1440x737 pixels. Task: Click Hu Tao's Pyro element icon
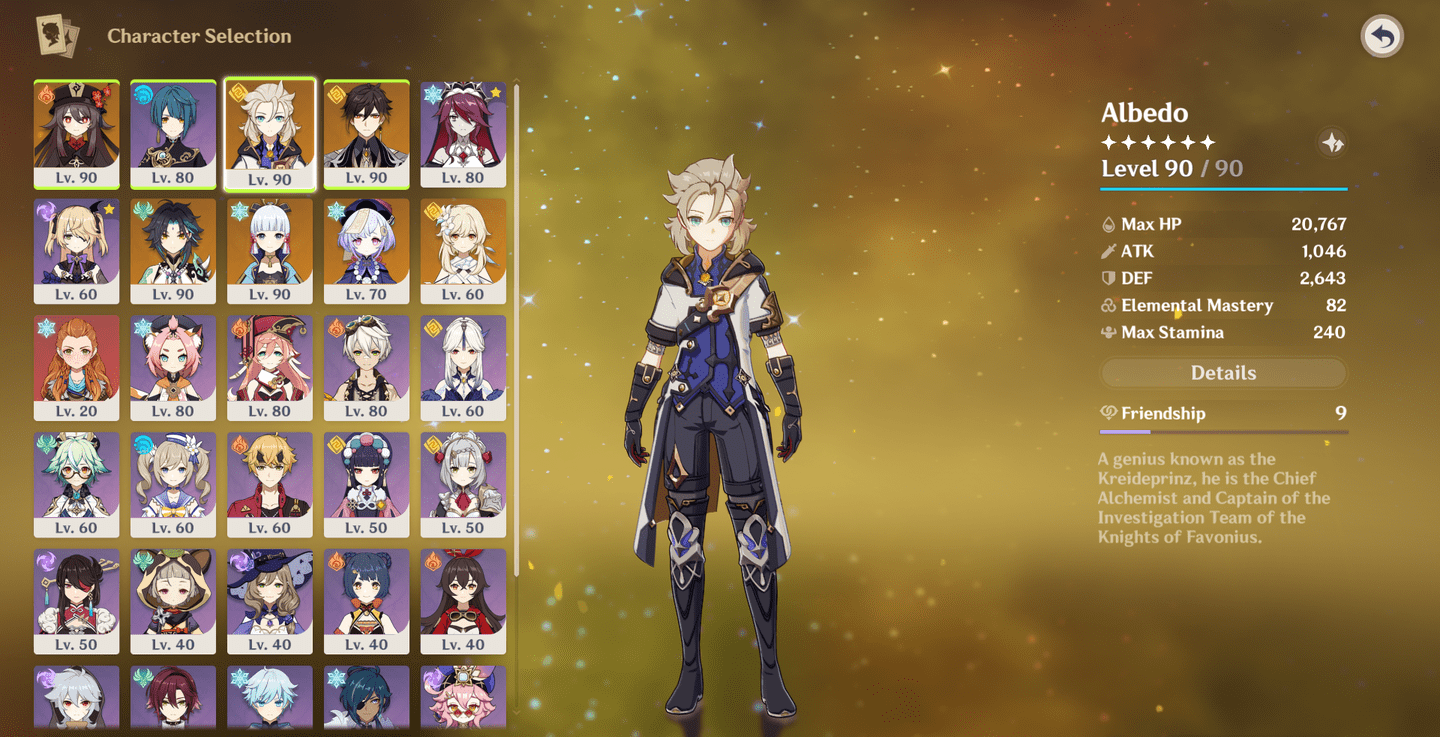(x=44, y=92)
